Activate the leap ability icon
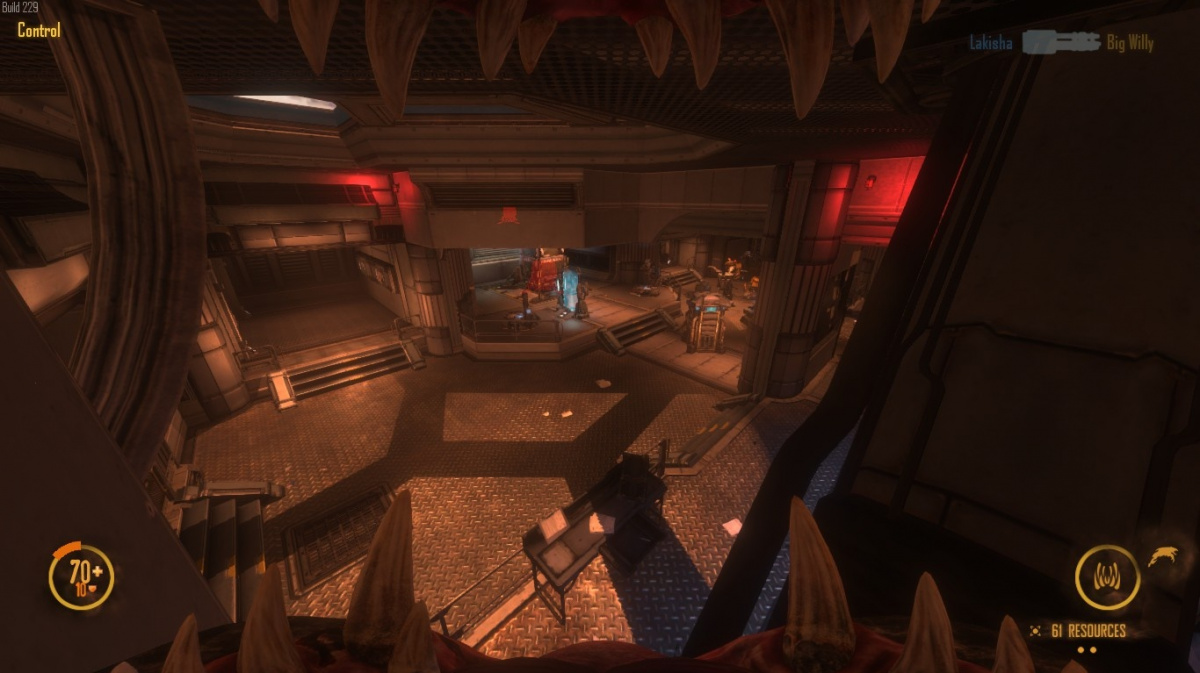The image size is (1200, 673). (x=1162, y=556)
